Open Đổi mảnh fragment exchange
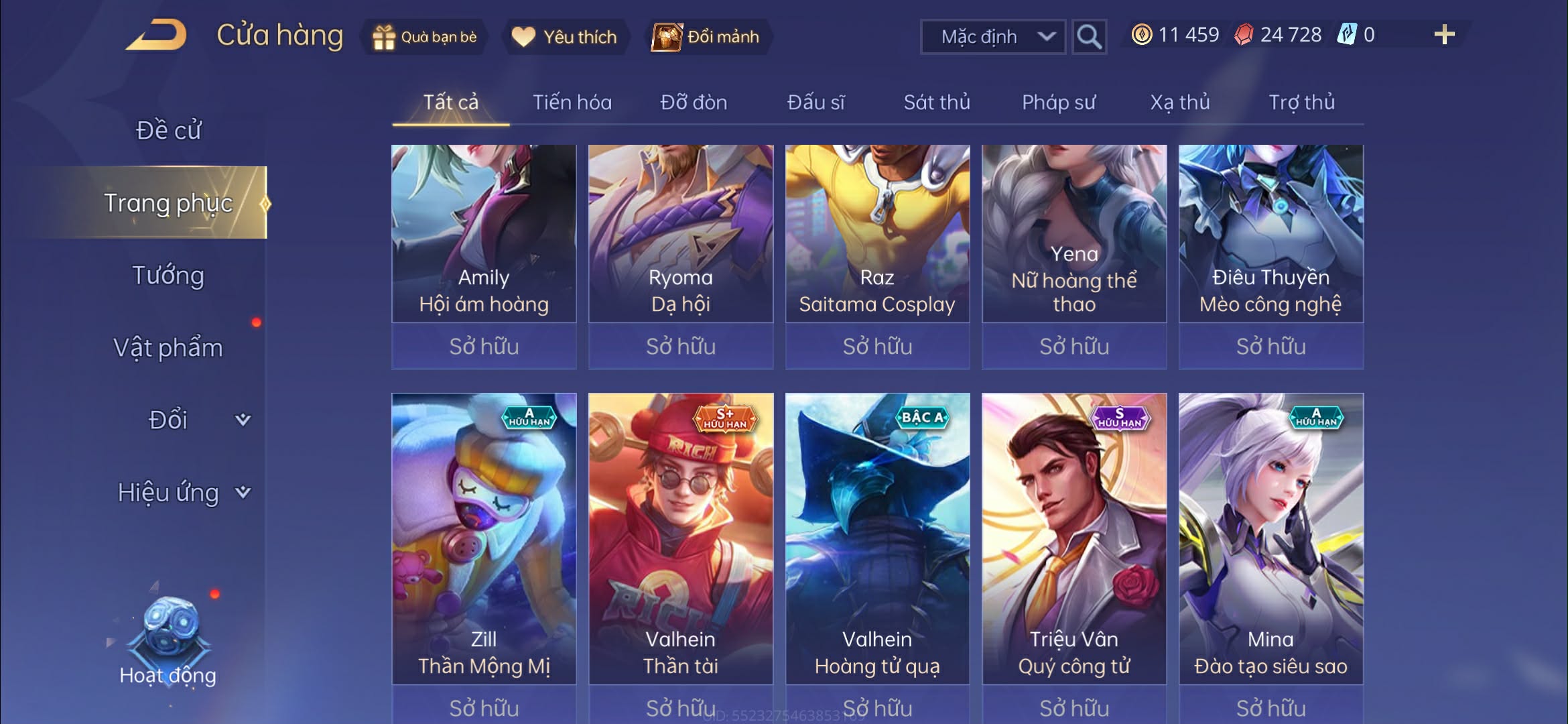The image size is (1568, 724). click(707, 37)
